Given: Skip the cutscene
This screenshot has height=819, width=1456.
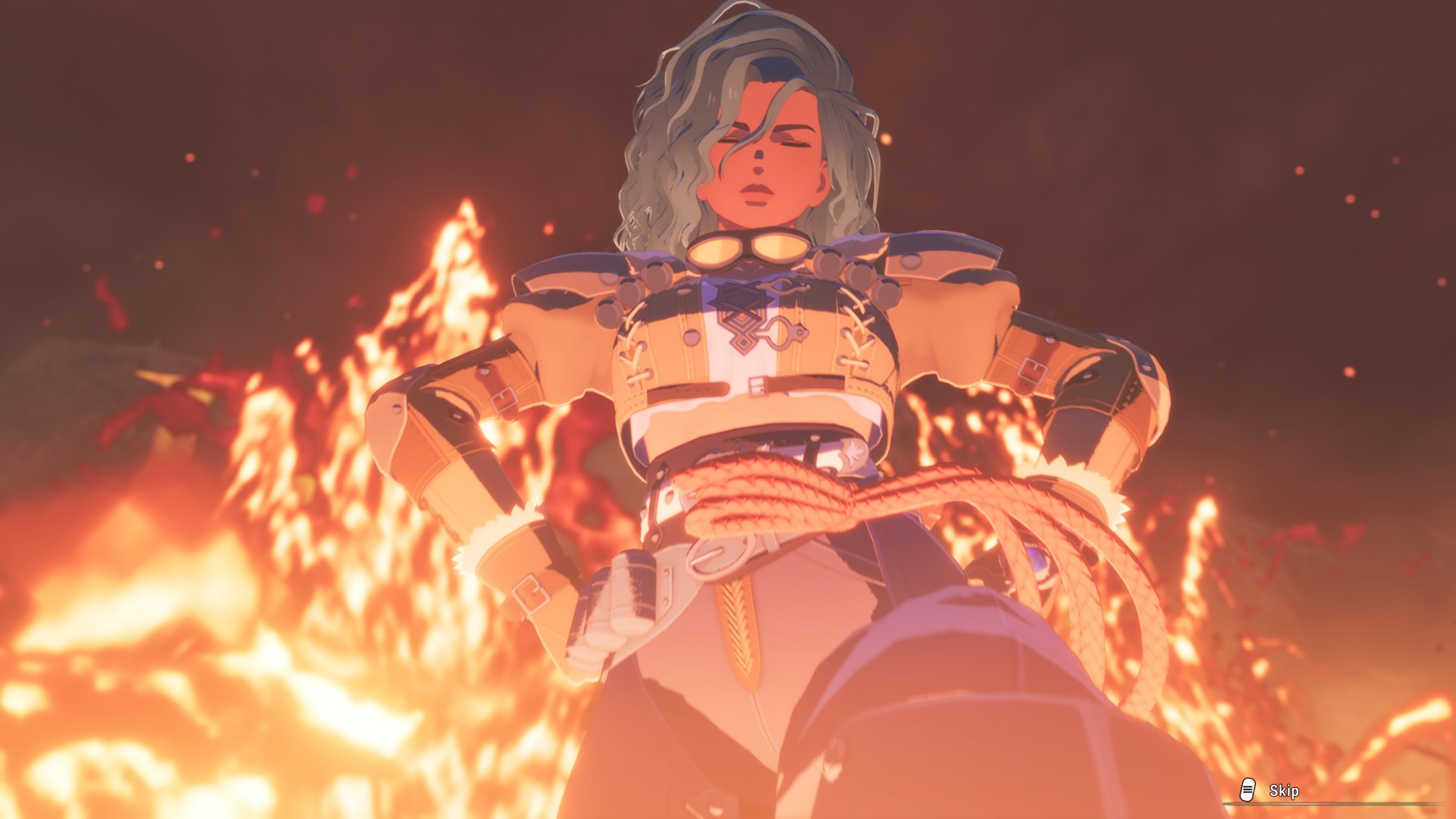Looking at the screenshot, I should click(x=1271, y=791).
